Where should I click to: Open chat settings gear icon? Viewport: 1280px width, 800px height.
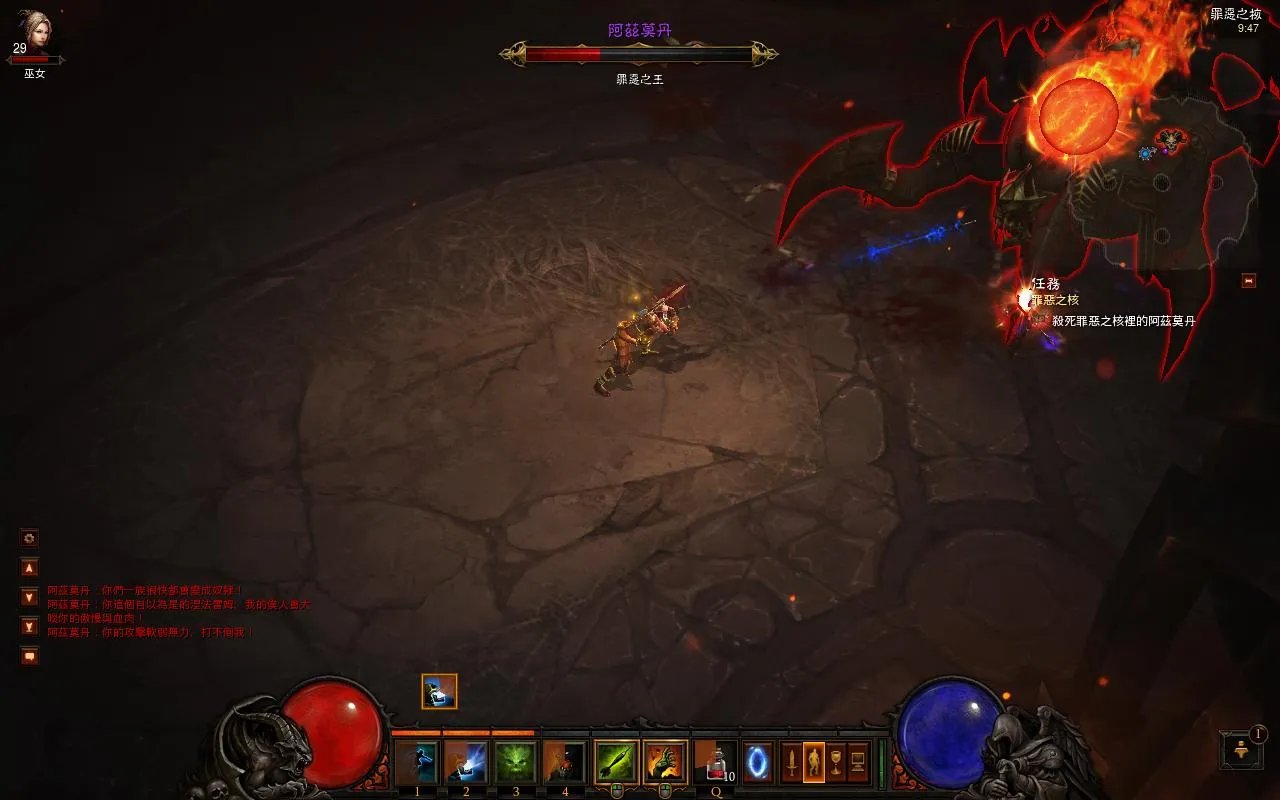pyautogui.click(x=30, y=538)
